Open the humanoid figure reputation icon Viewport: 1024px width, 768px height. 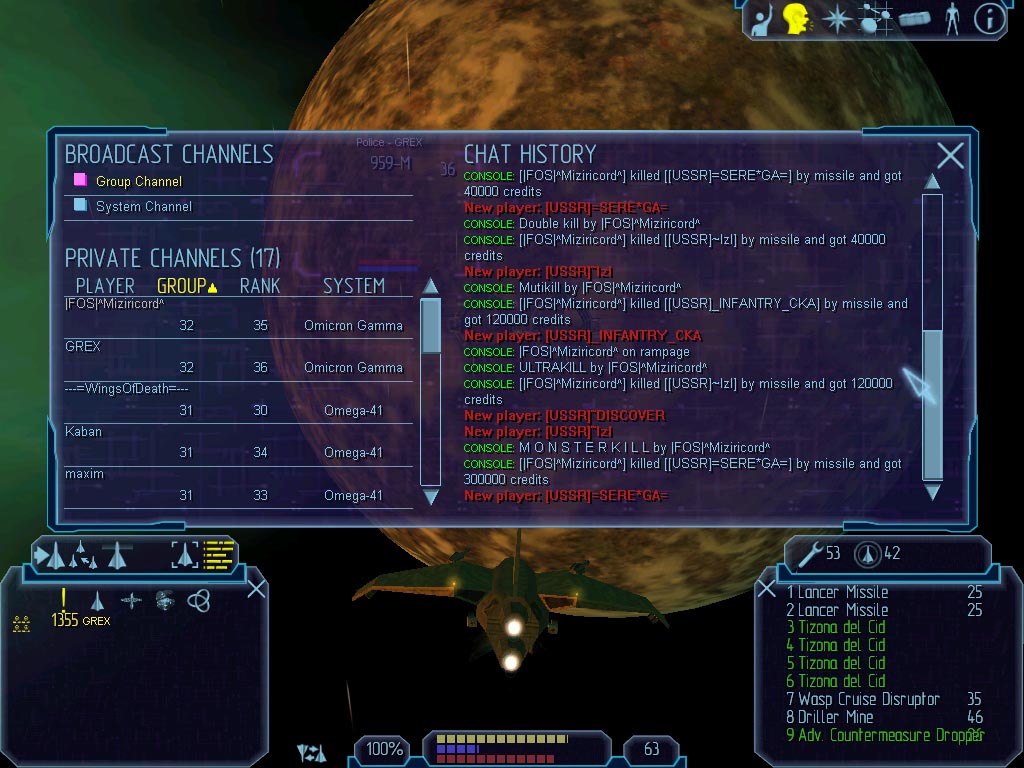click(951, 19)
